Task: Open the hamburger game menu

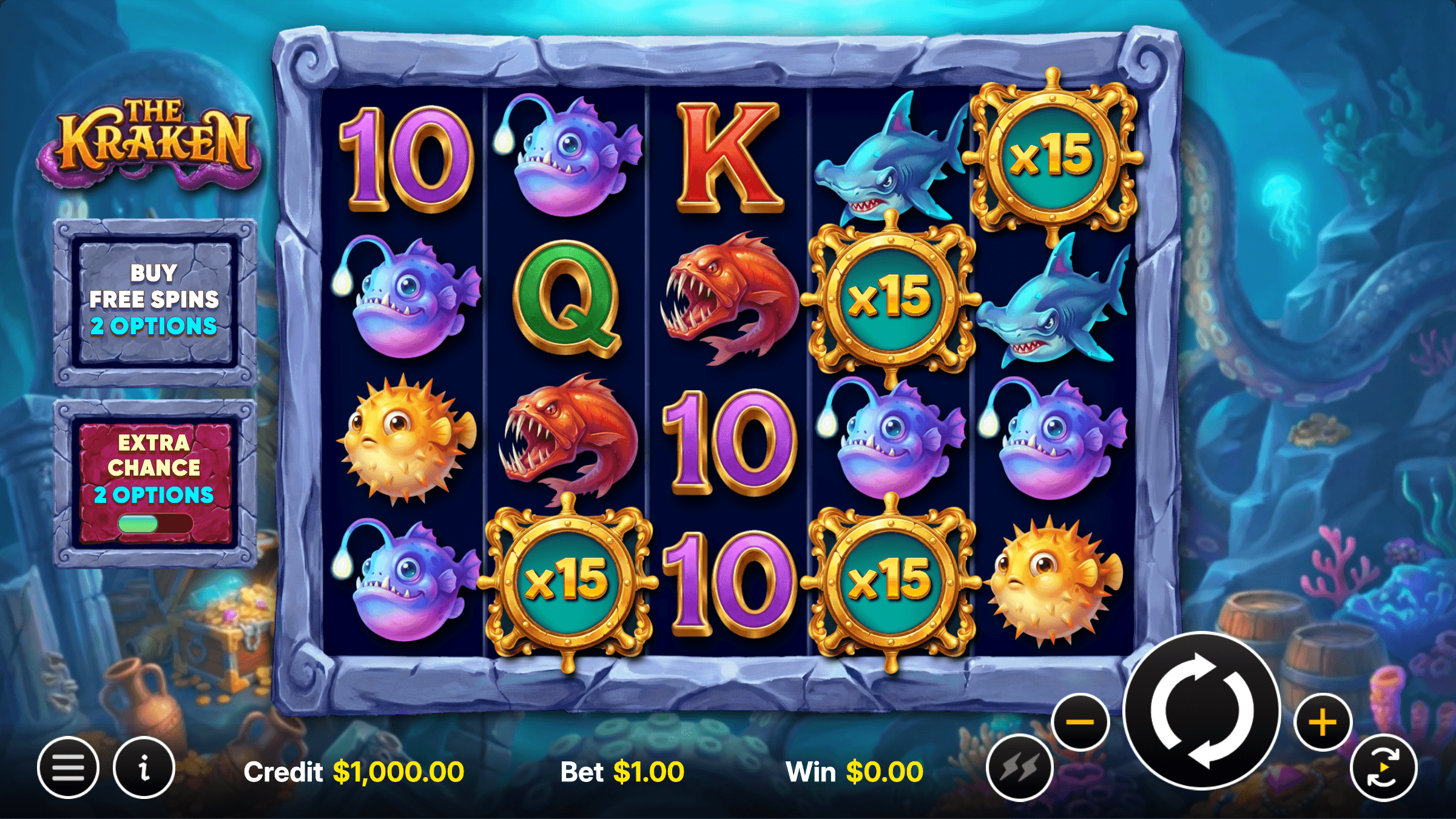Action: 69,766
